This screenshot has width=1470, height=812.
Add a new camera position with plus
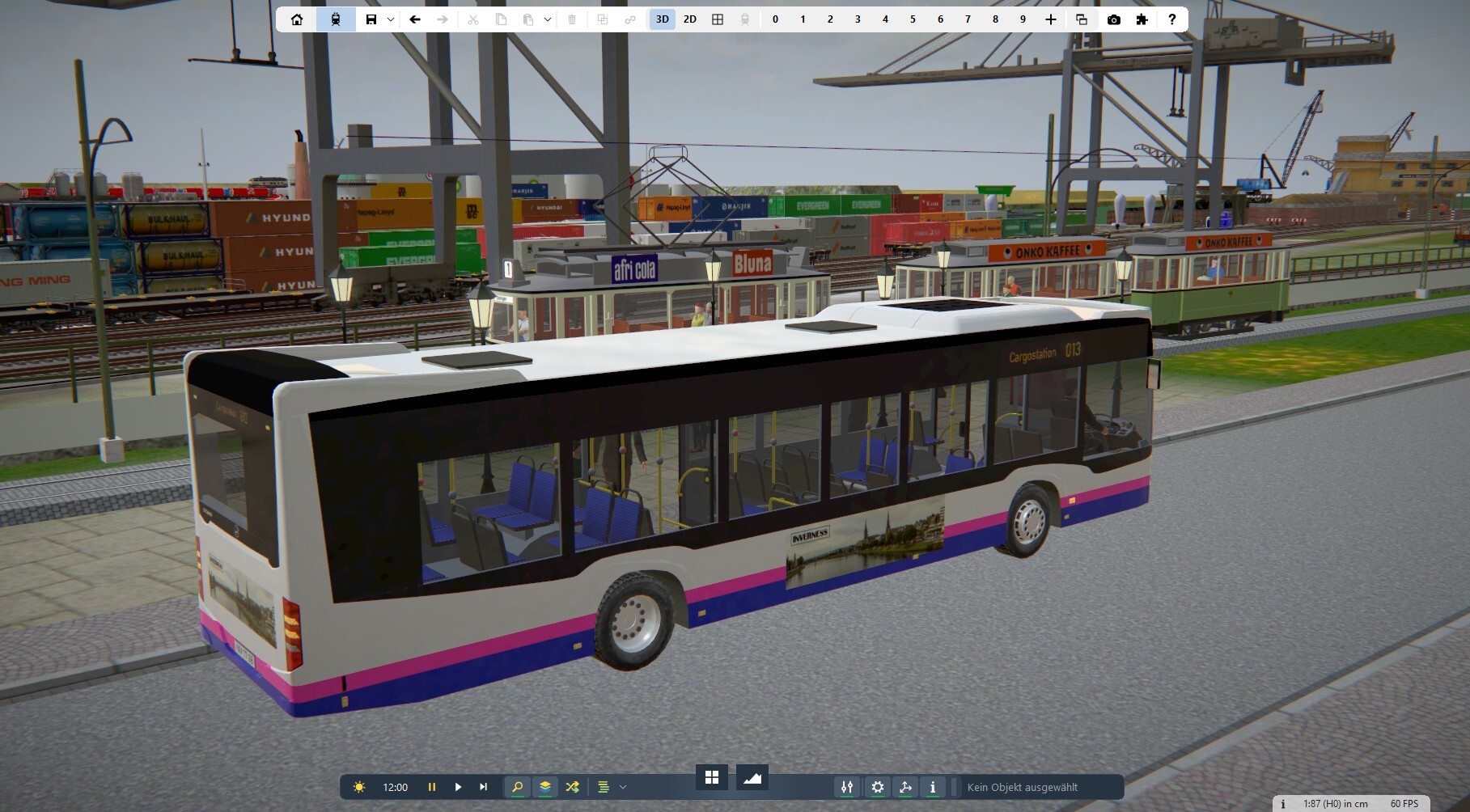point(1051,19)
